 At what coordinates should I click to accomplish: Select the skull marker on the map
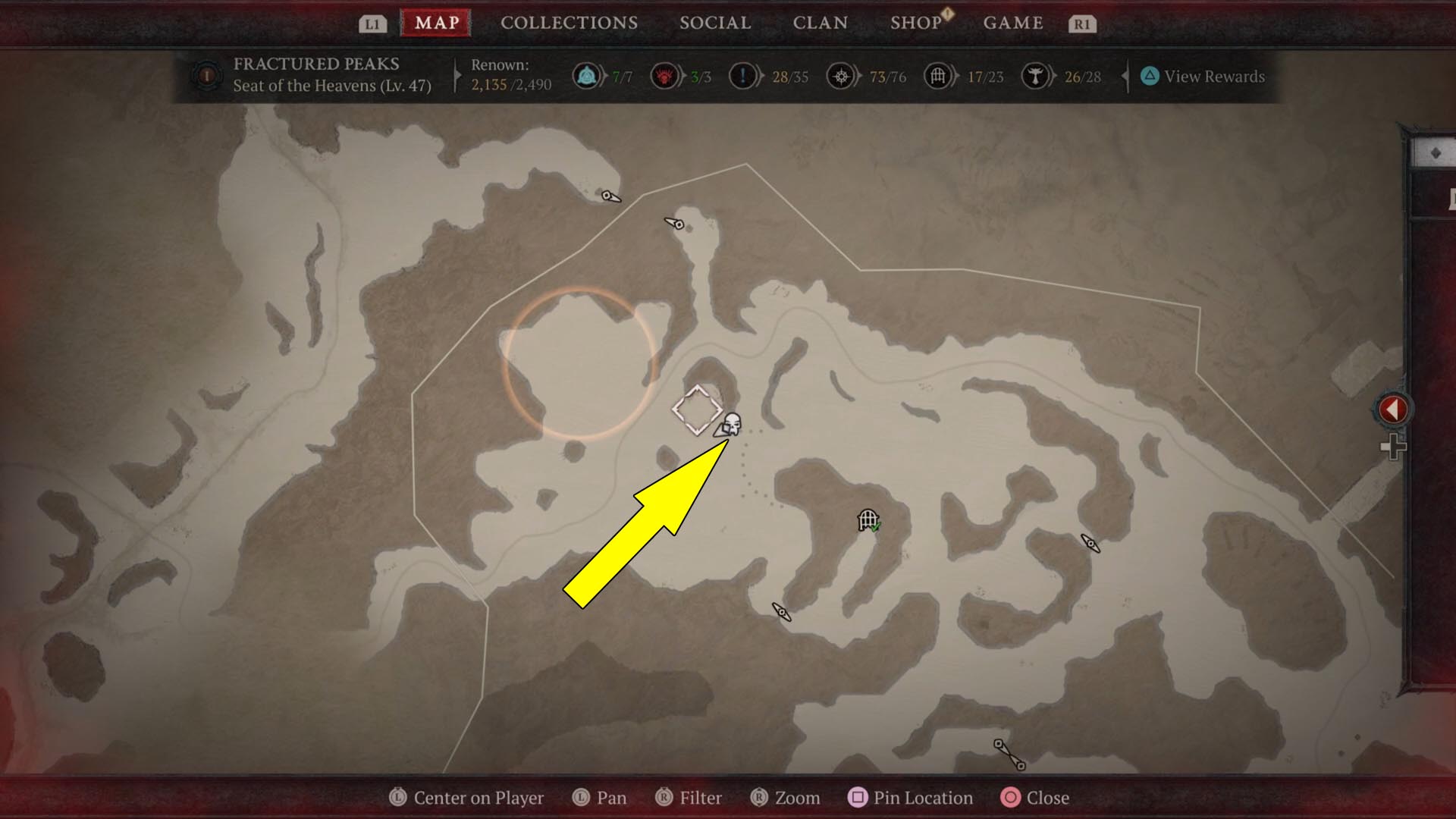tap(732, 424)
